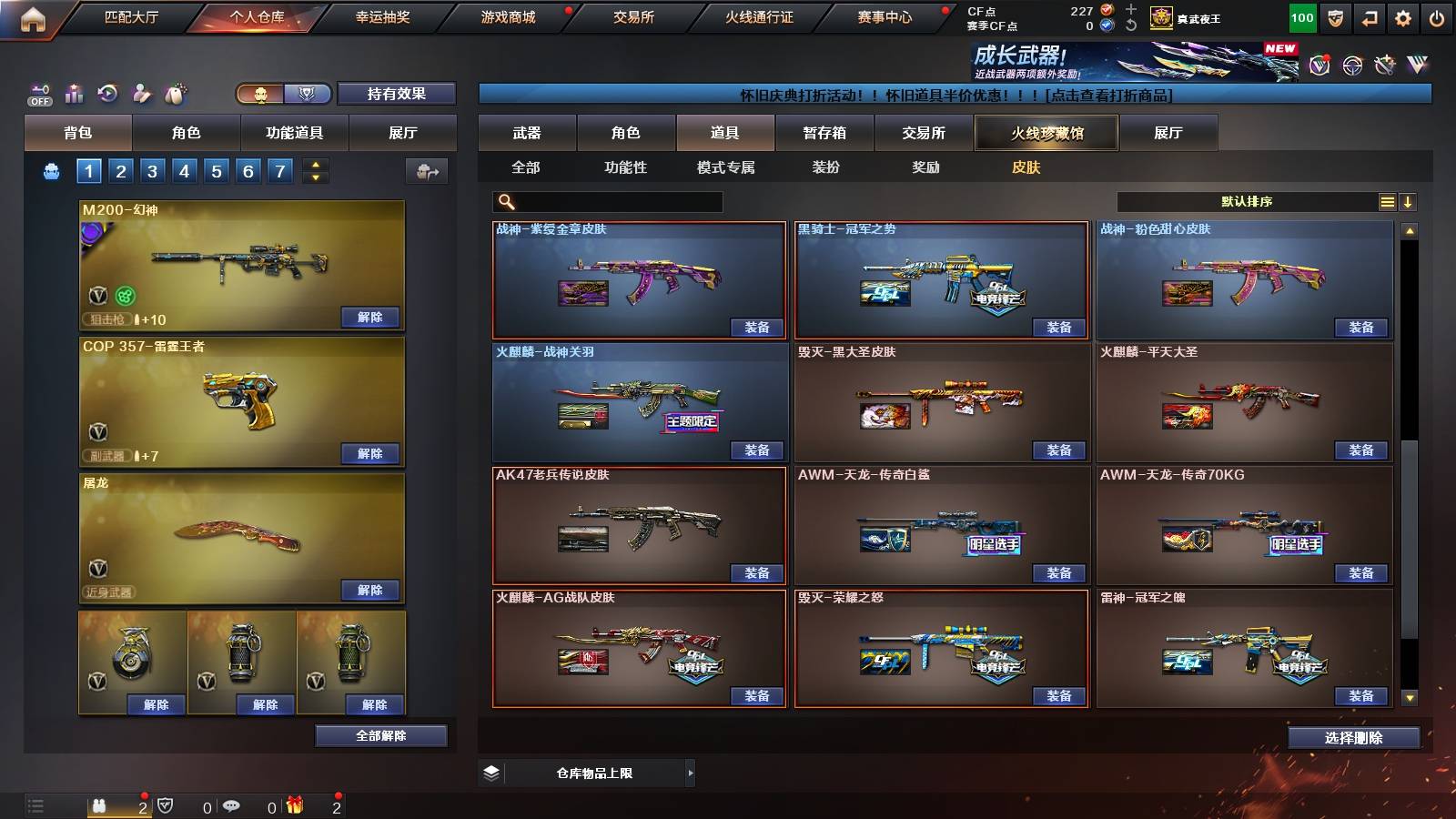Select backpack page 3

coord(152,170)
